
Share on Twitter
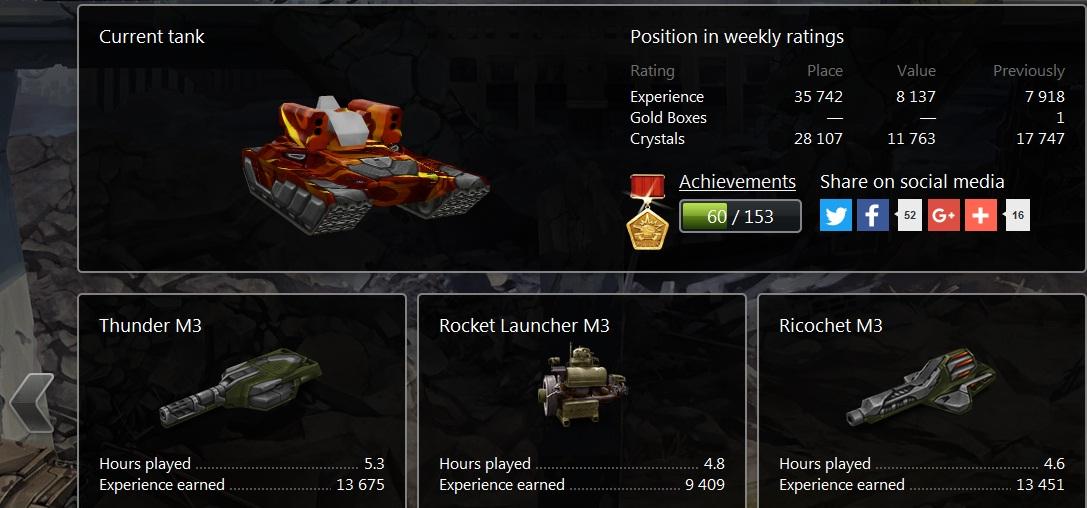tap(836, 215)
